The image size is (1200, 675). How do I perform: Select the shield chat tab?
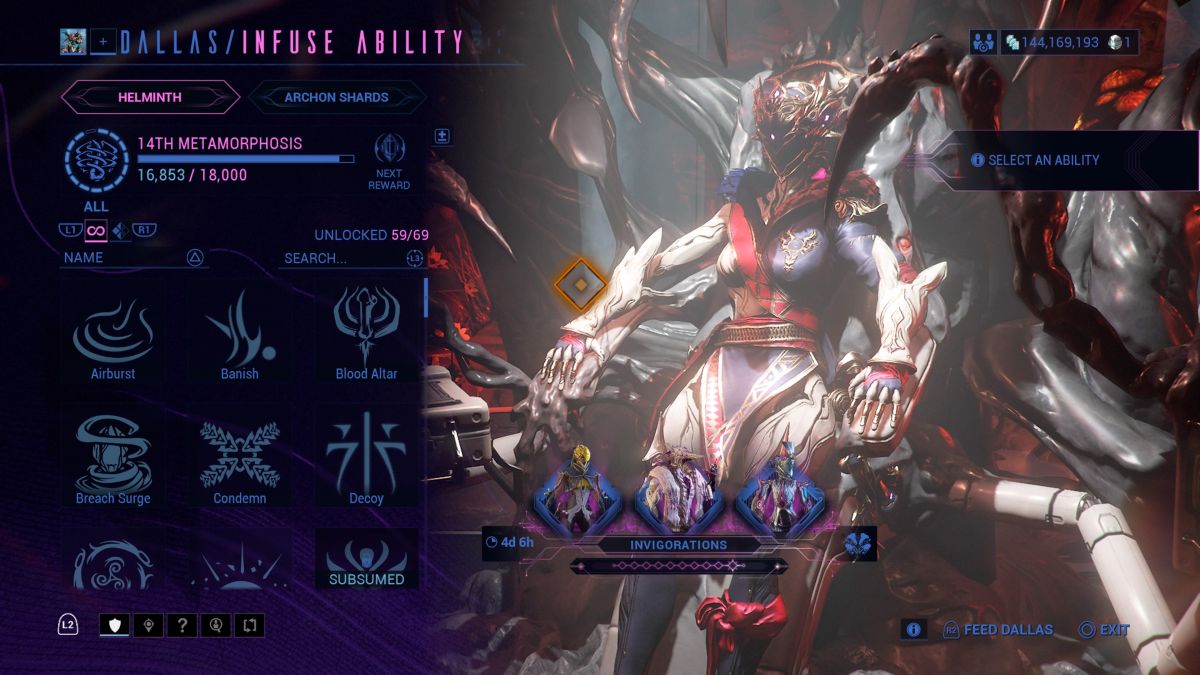[x=114, y=626]
